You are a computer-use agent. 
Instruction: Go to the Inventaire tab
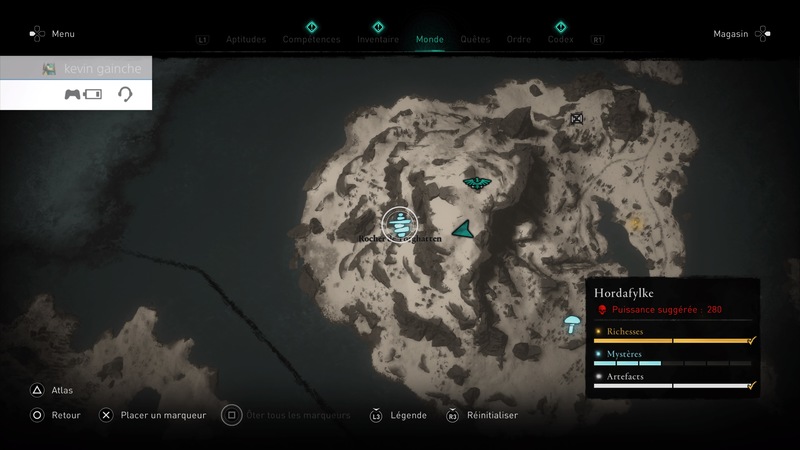(378, 40)
